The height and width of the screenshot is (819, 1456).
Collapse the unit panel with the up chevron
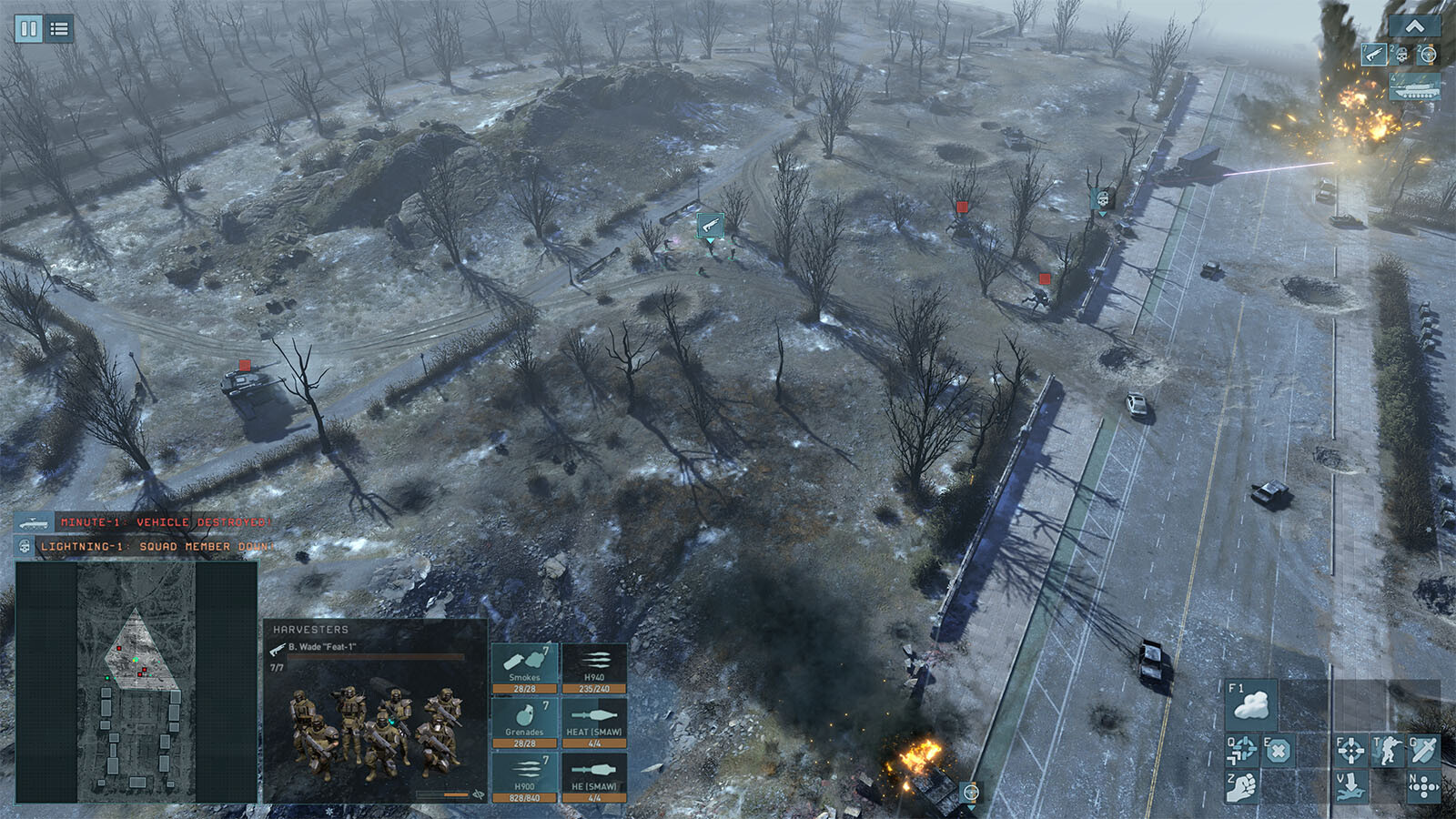(1414, 26)
